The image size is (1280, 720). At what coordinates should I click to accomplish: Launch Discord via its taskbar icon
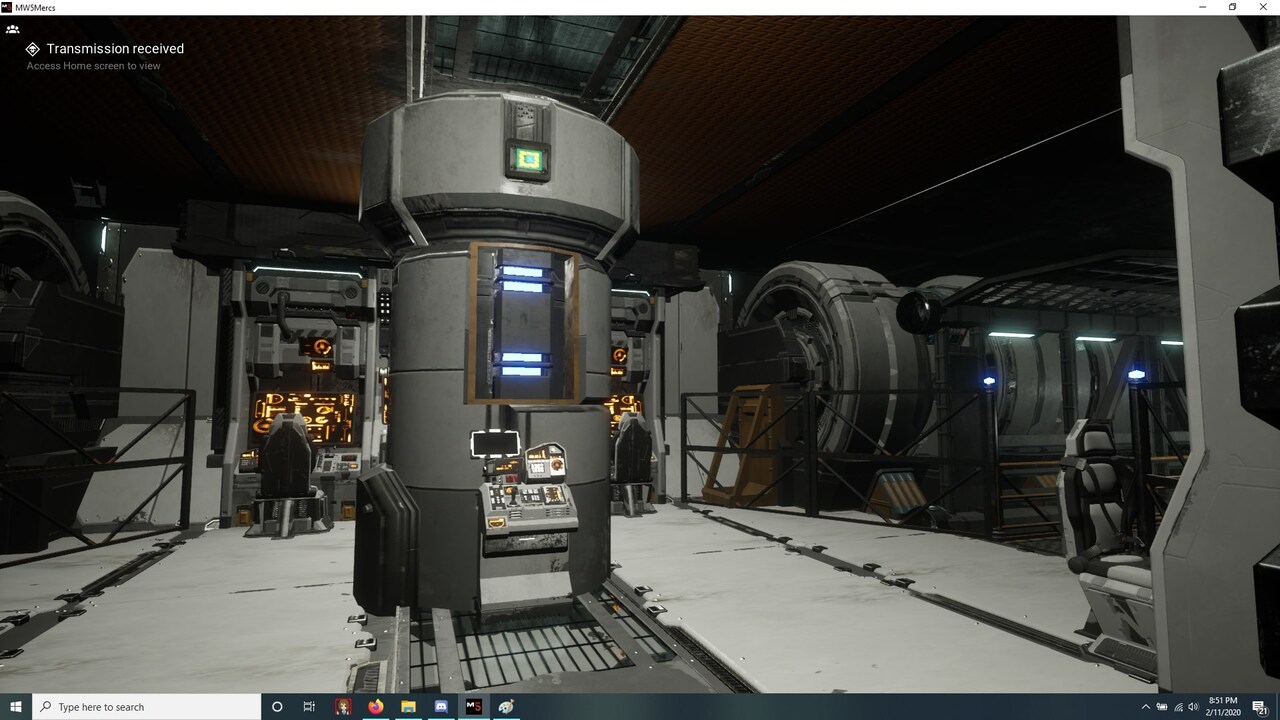click(440, 707)
